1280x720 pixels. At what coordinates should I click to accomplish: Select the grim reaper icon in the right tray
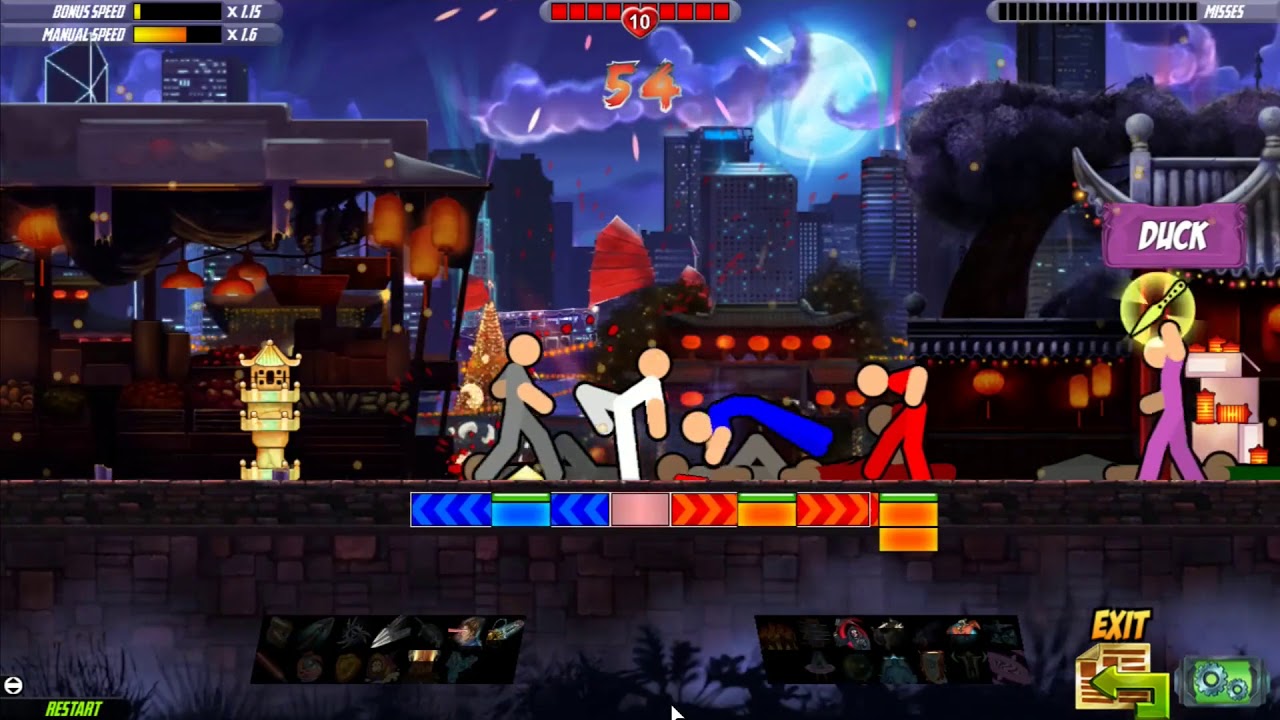coord(854,632)
